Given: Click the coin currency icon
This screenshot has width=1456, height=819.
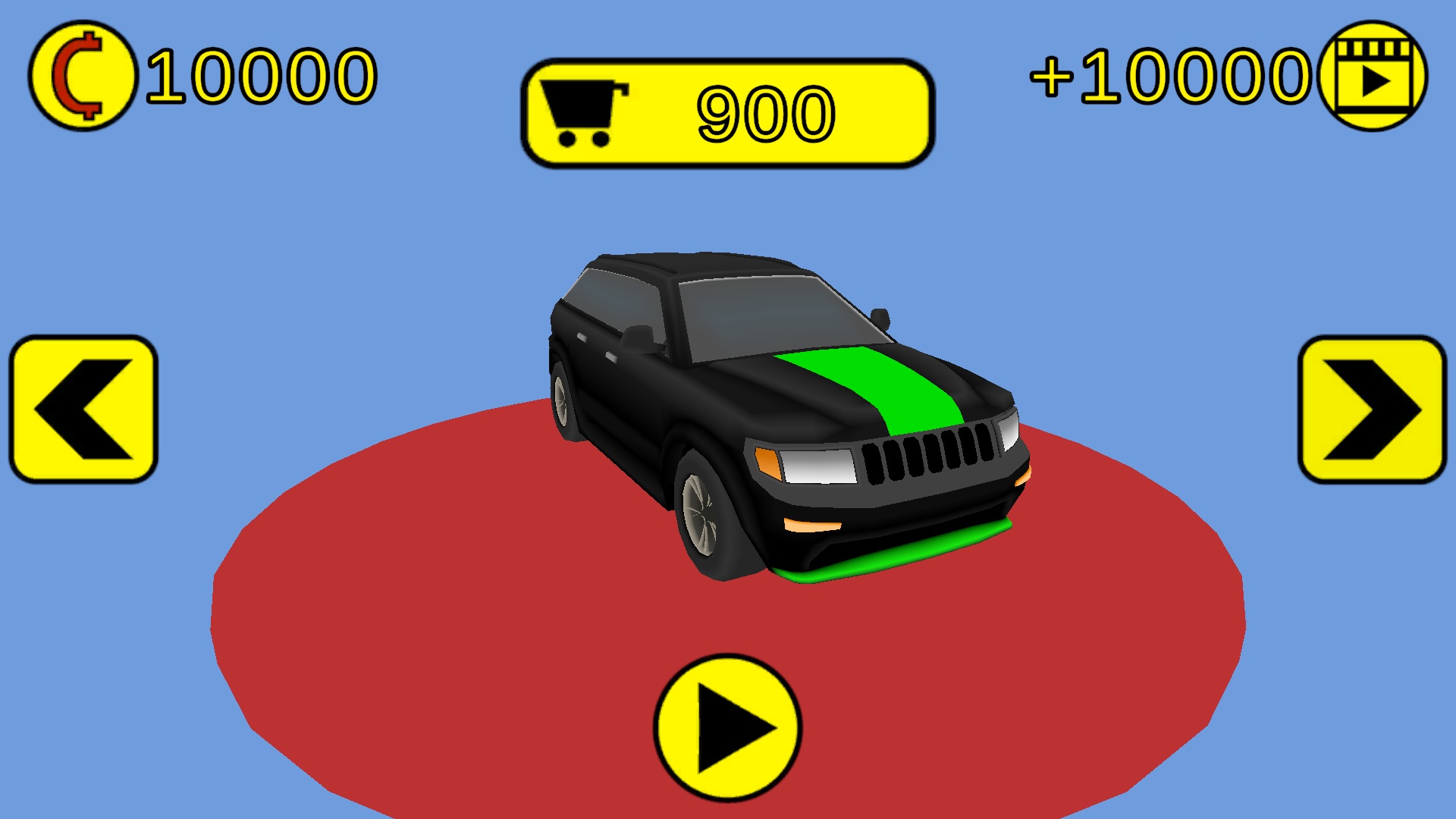Looking at the screenshot, I should pyautogui.click(x=83, y=76).
